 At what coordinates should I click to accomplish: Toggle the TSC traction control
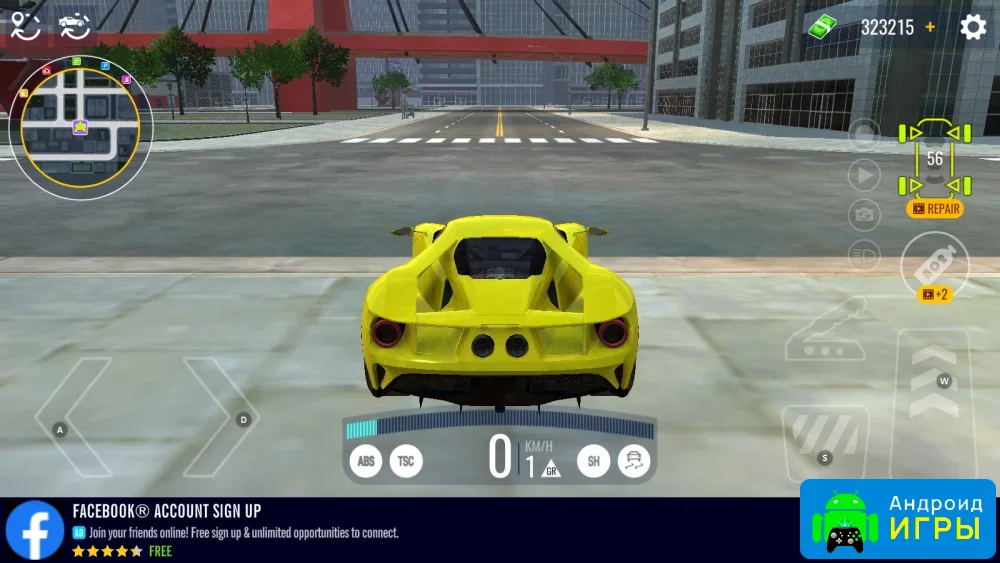pyautogui.click(x=406, y=461)
